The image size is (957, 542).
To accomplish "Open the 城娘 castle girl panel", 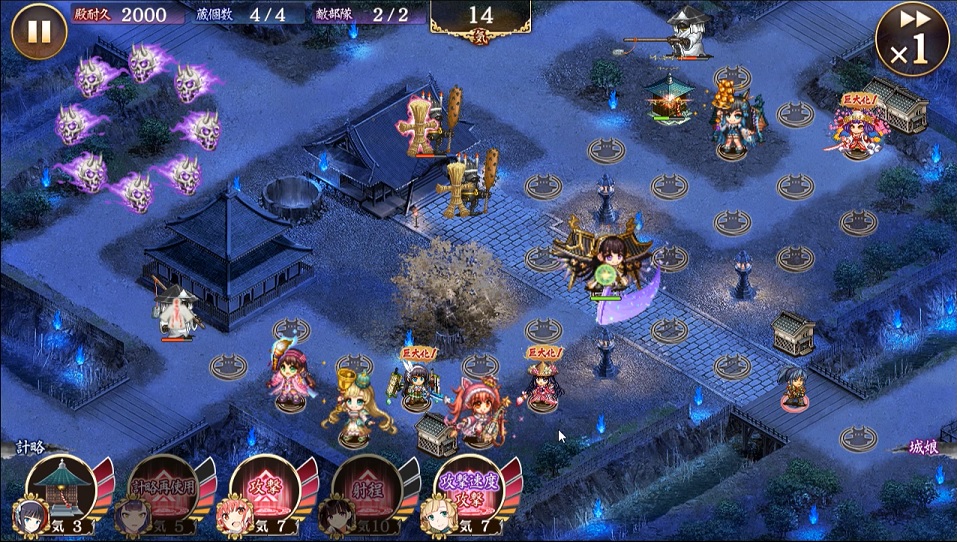I will 928,448.
